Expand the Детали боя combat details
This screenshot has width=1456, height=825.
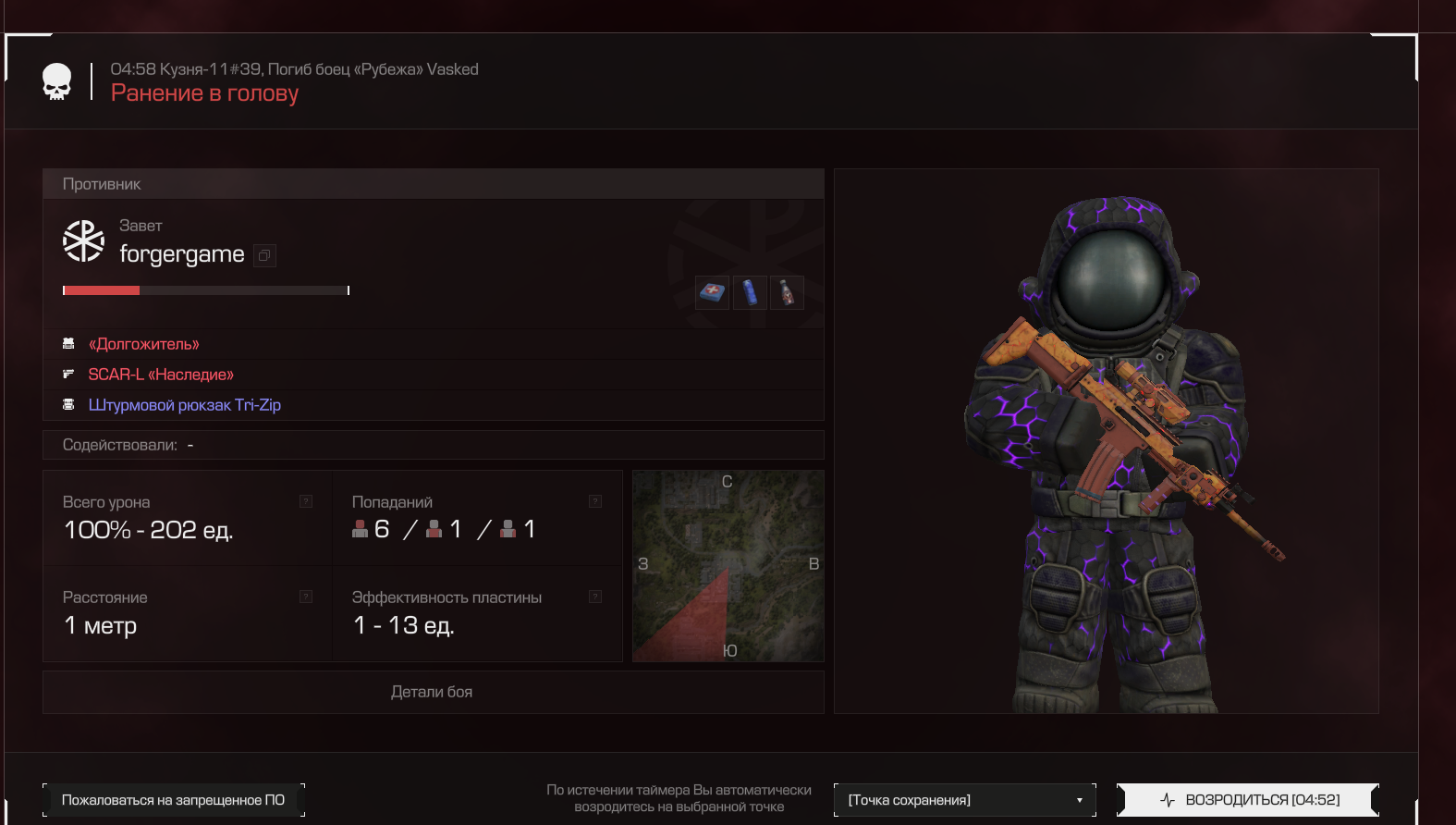click(433, 692)
